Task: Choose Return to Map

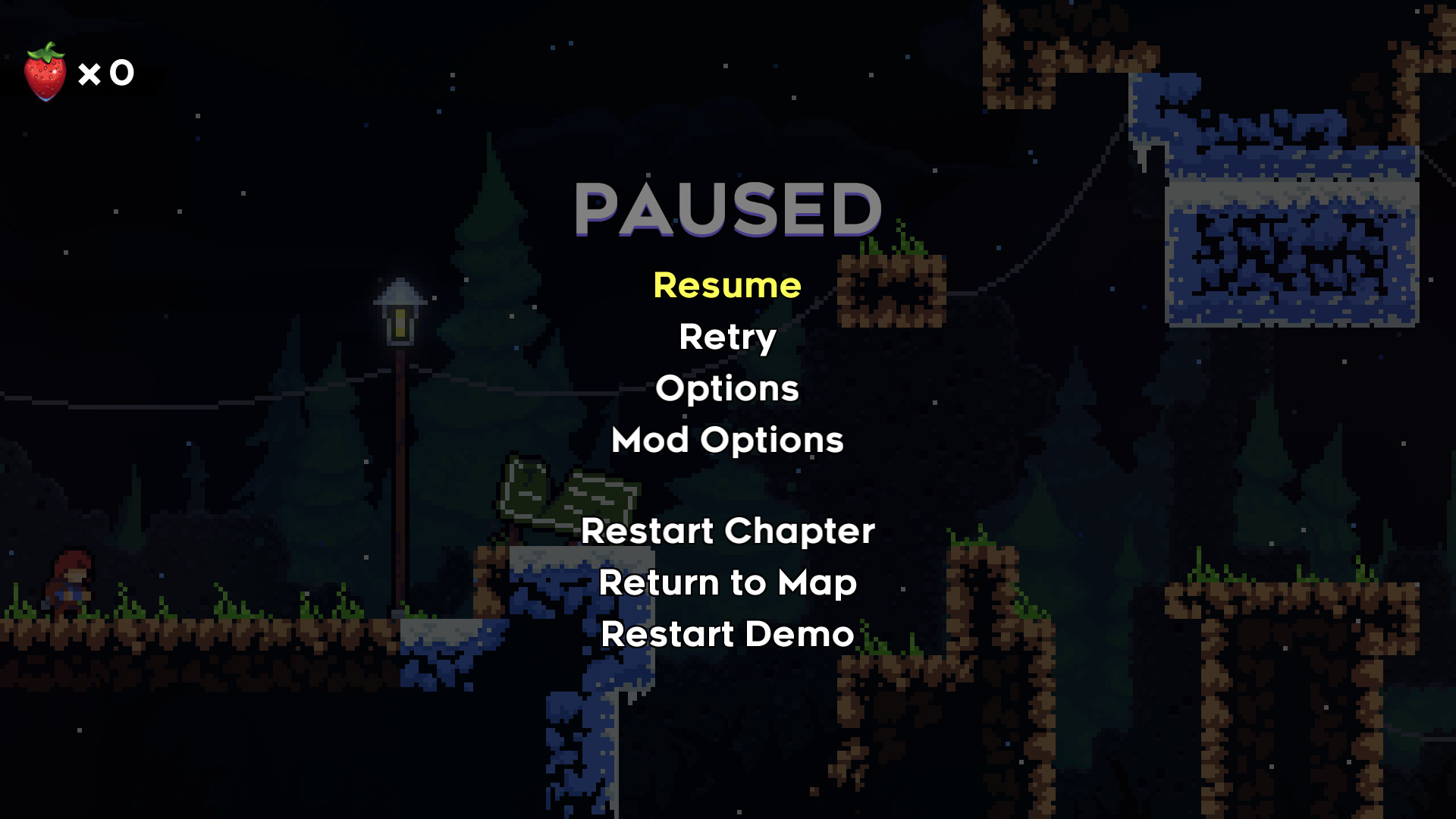Action: [x=726, y=584]
